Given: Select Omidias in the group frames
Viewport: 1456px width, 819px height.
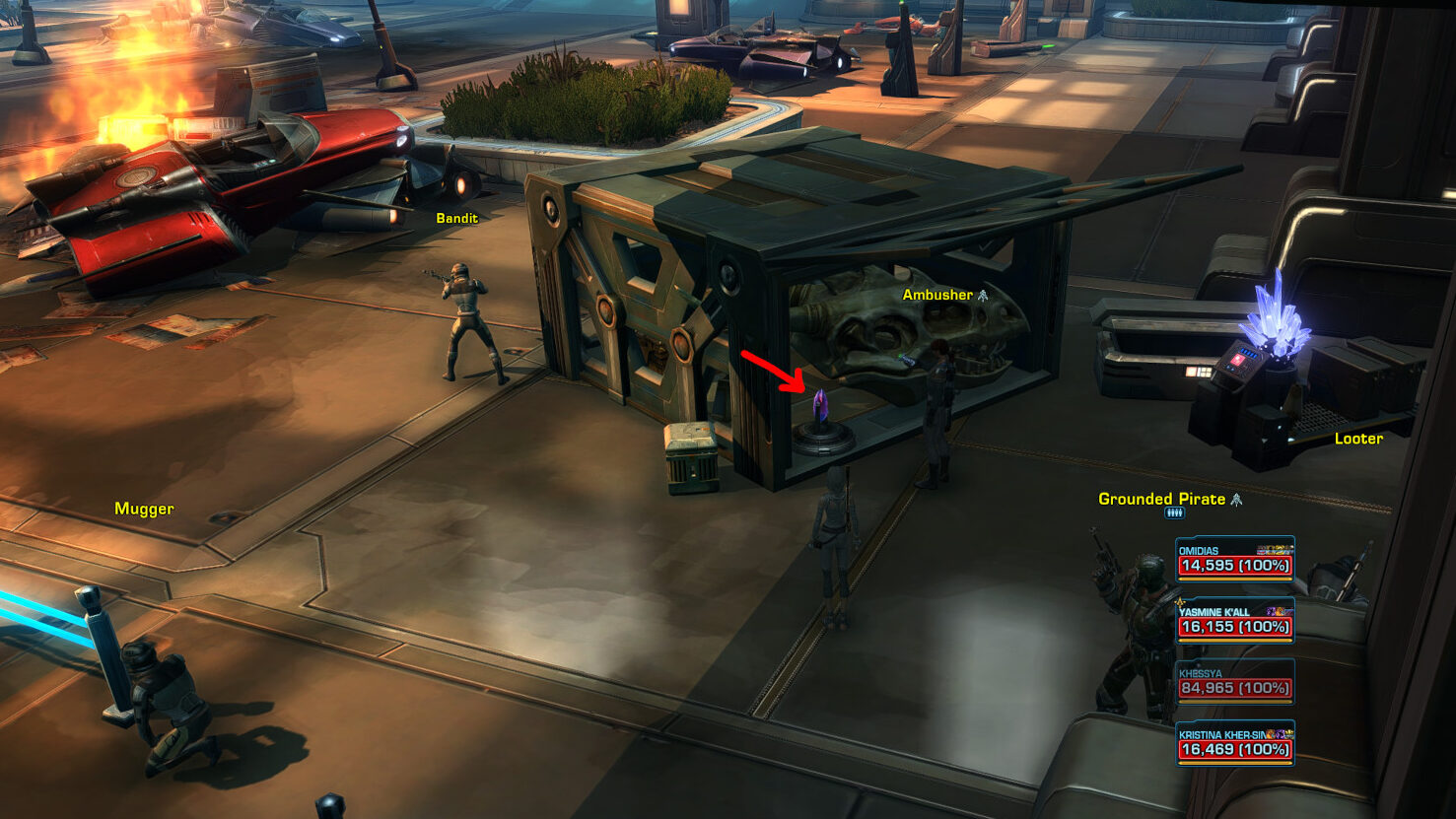Looking at the screenshot, I should 1234,560.
